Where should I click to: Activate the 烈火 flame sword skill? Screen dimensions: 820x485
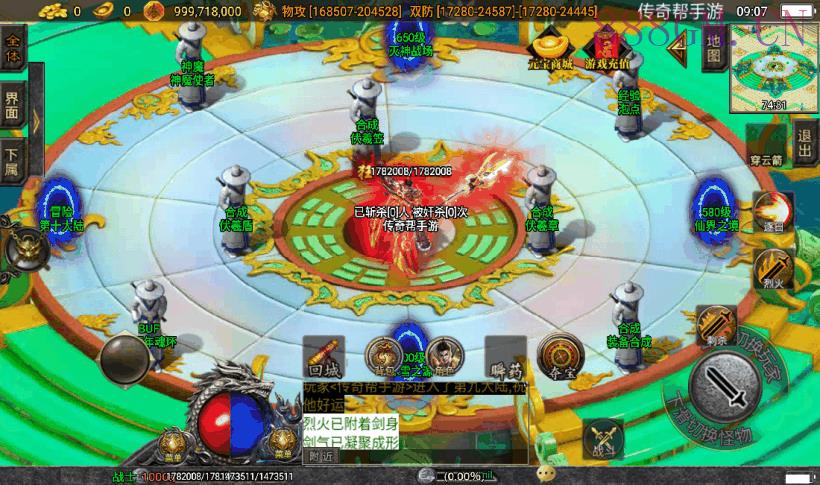click(773, 269)
